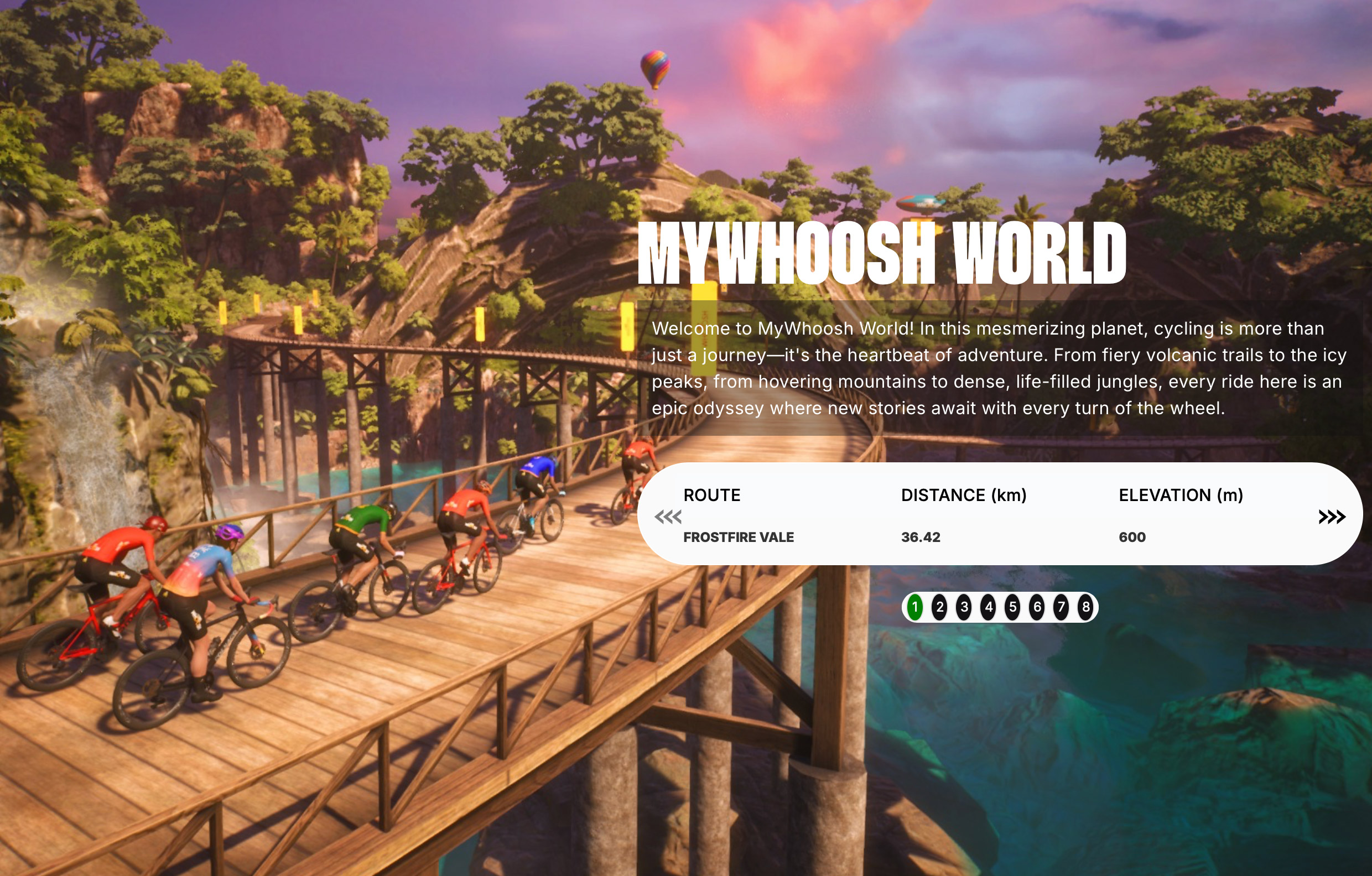Switch to route page 3
Image resolution: width=1372 pixels, height=876 pixels.
[x=964, y=607]
